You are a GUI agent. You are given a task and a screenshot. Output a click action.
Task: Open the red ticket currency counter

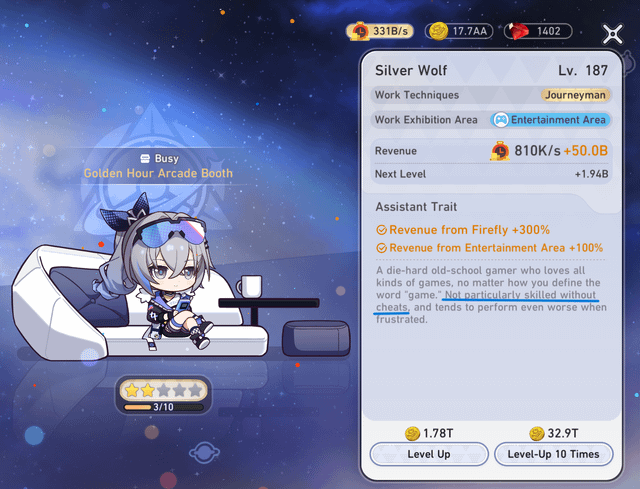pyautogui.click(x=536, y=32)
